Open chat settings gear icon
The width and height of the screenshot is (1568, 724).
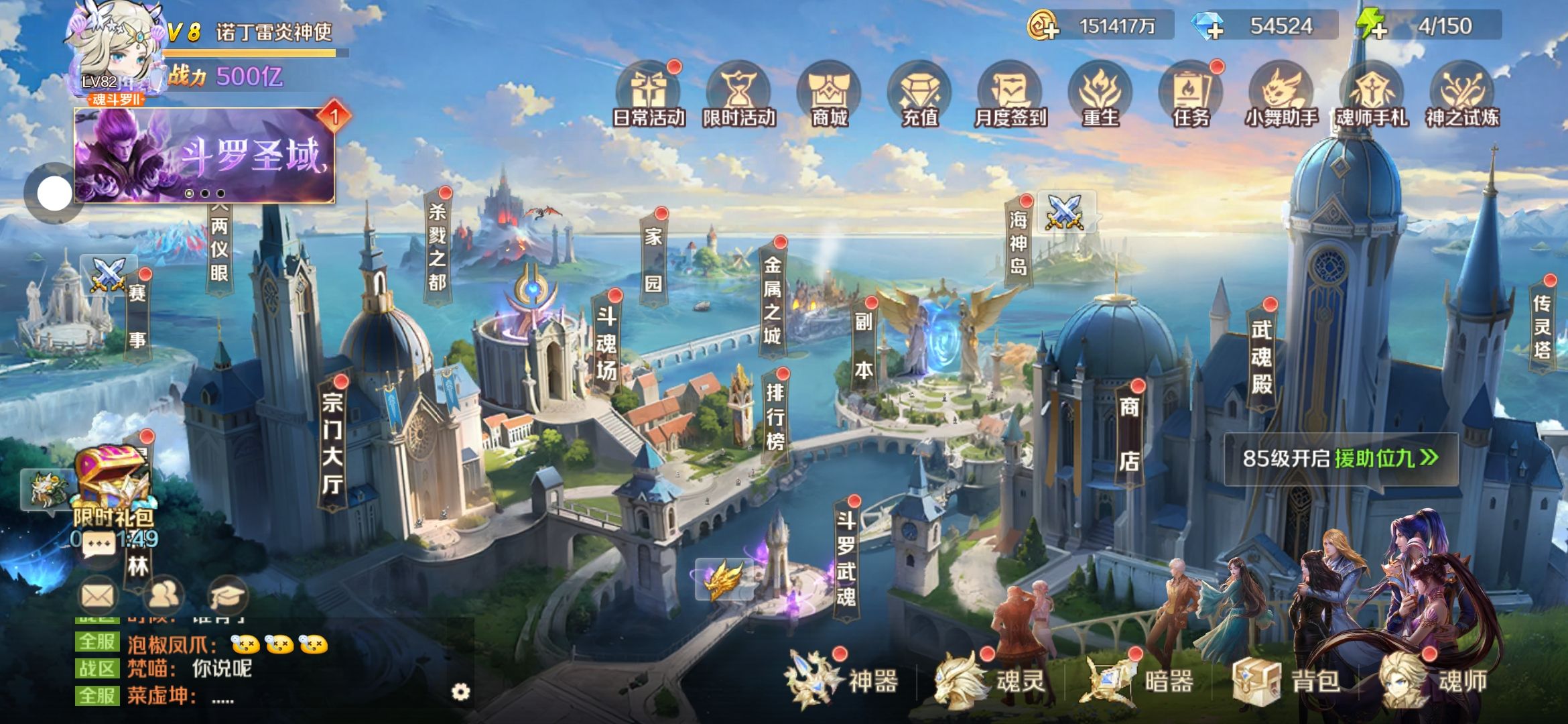(461, 692)
